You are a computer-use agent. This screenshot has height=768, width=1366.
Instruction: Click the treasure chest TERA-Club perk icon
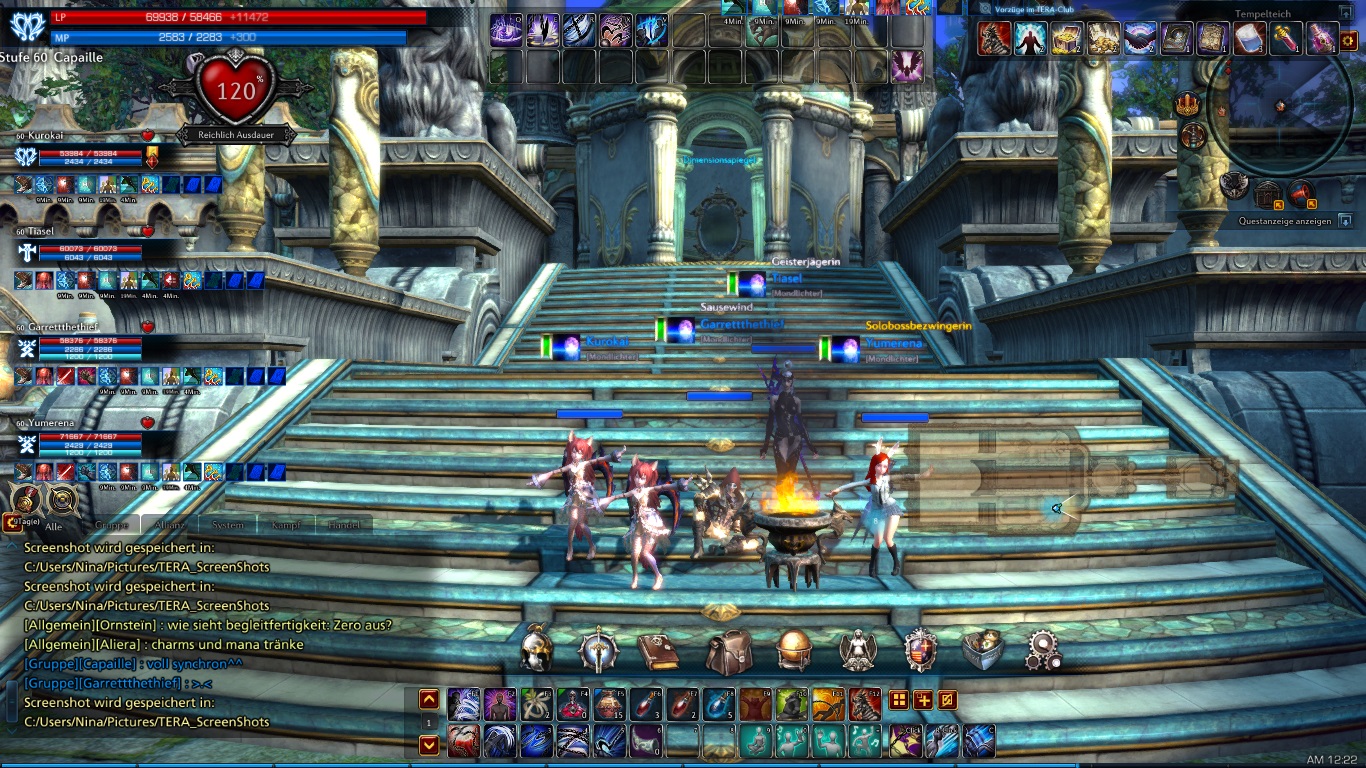1066,39
